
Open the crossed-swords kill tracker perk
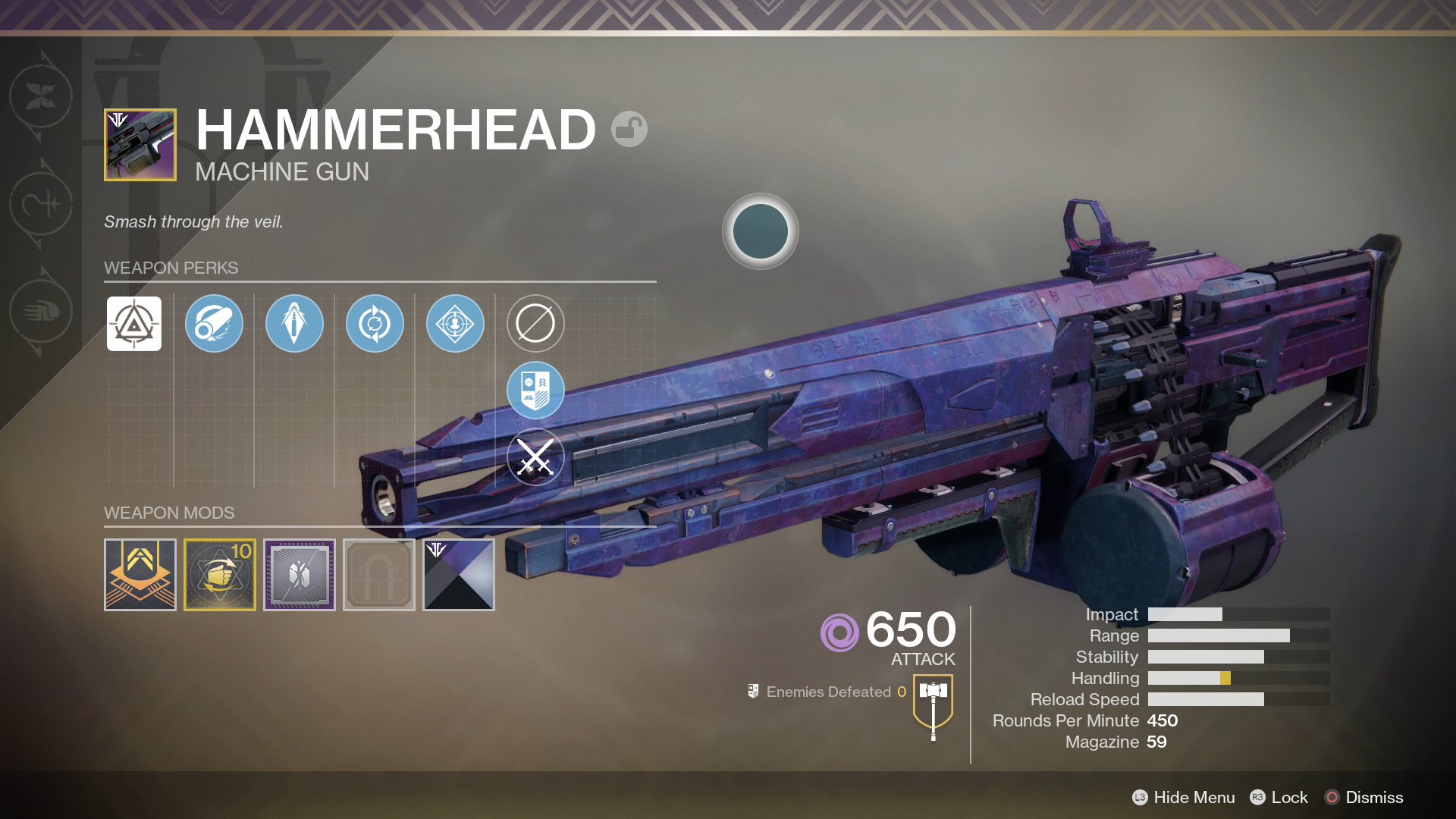pos(535,456)
